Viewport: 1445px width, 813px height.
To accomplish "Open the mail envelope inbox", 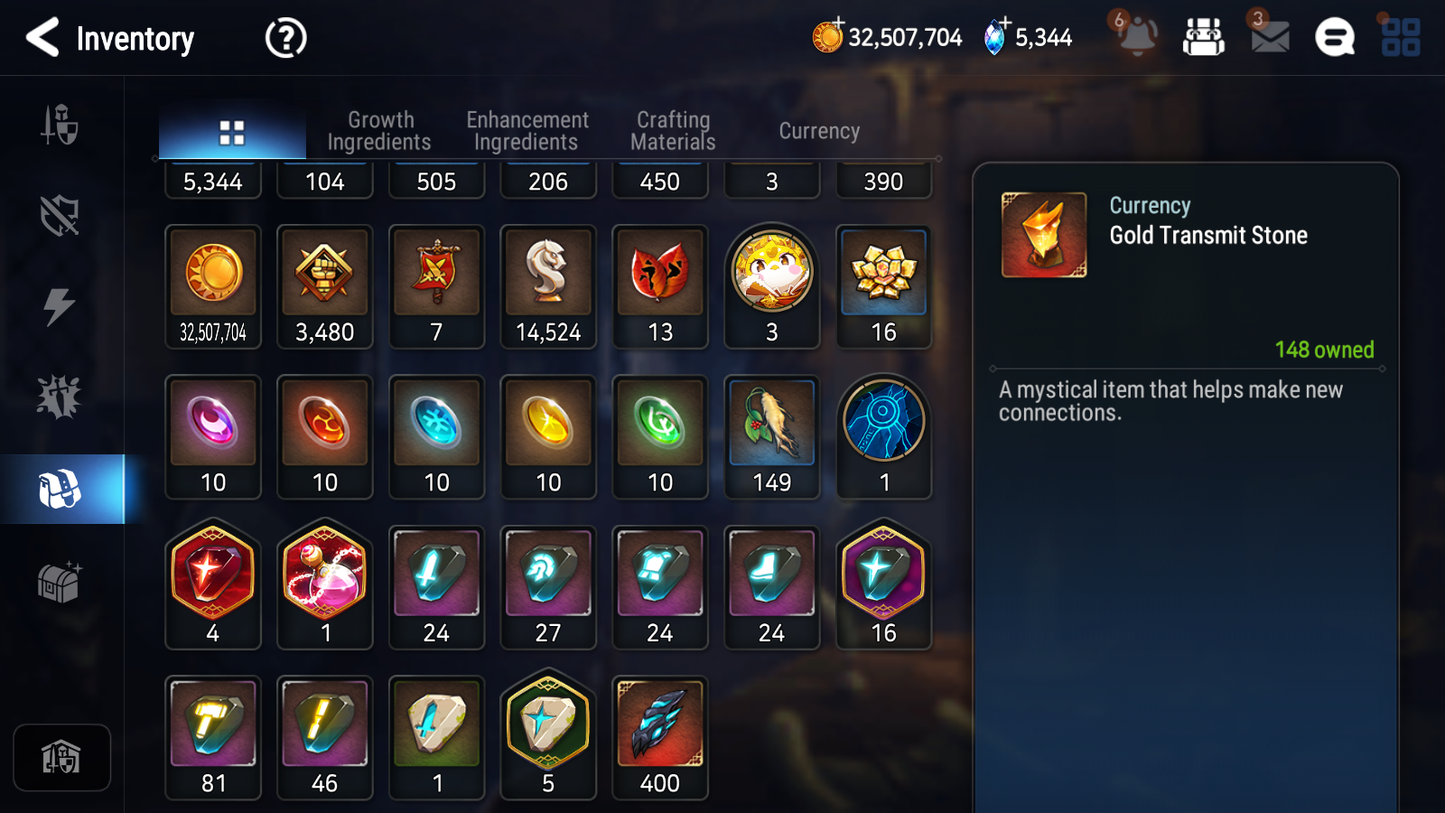I will [x=1269, y=38].
